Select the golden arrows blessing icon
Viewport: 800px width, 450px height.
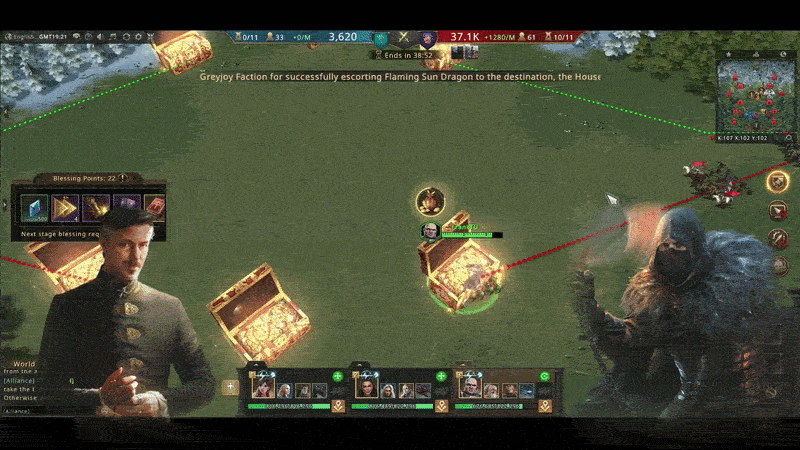(x=66, y=207)
